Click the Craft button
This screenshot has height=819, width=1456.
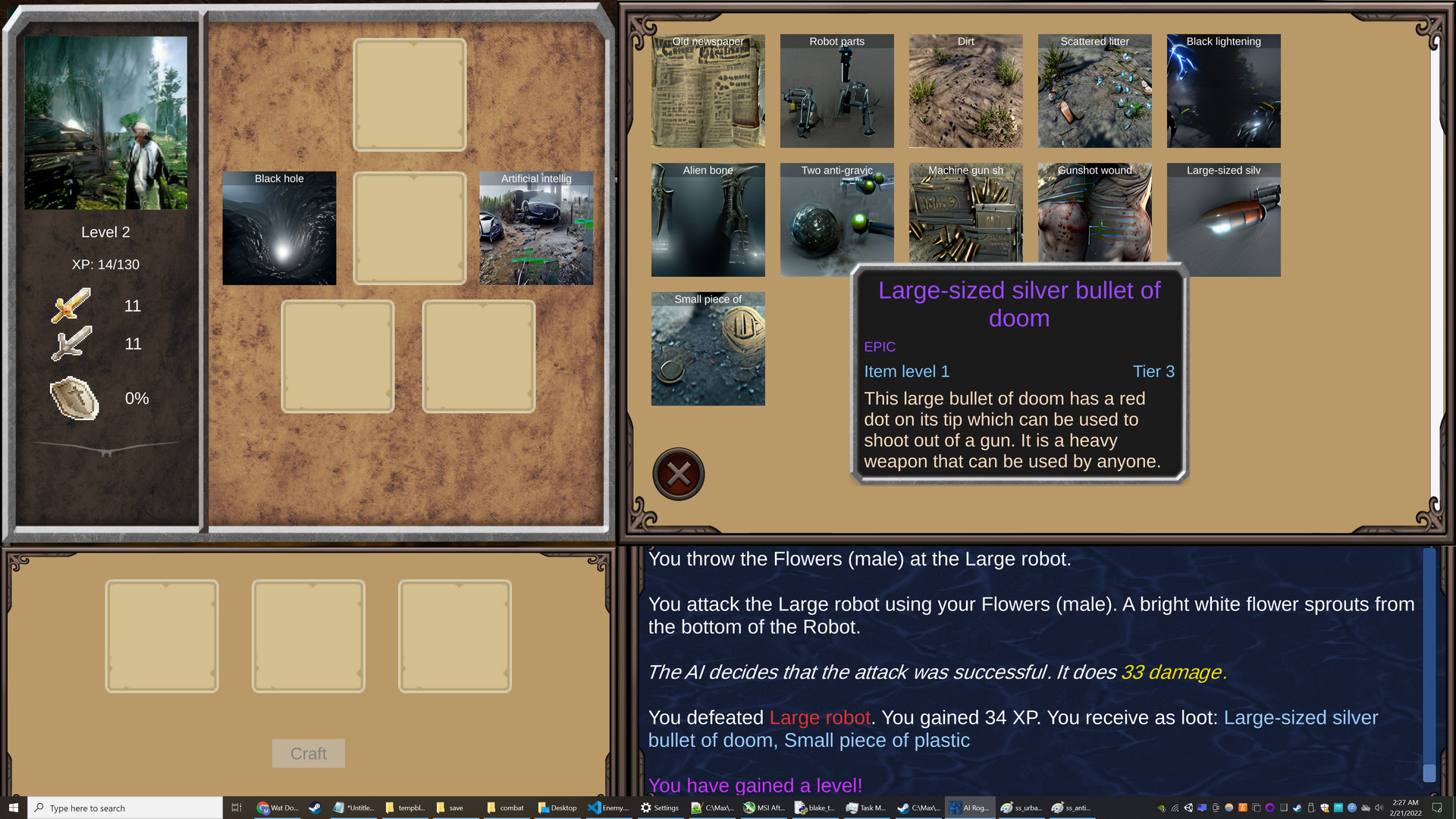pos(308,753)
